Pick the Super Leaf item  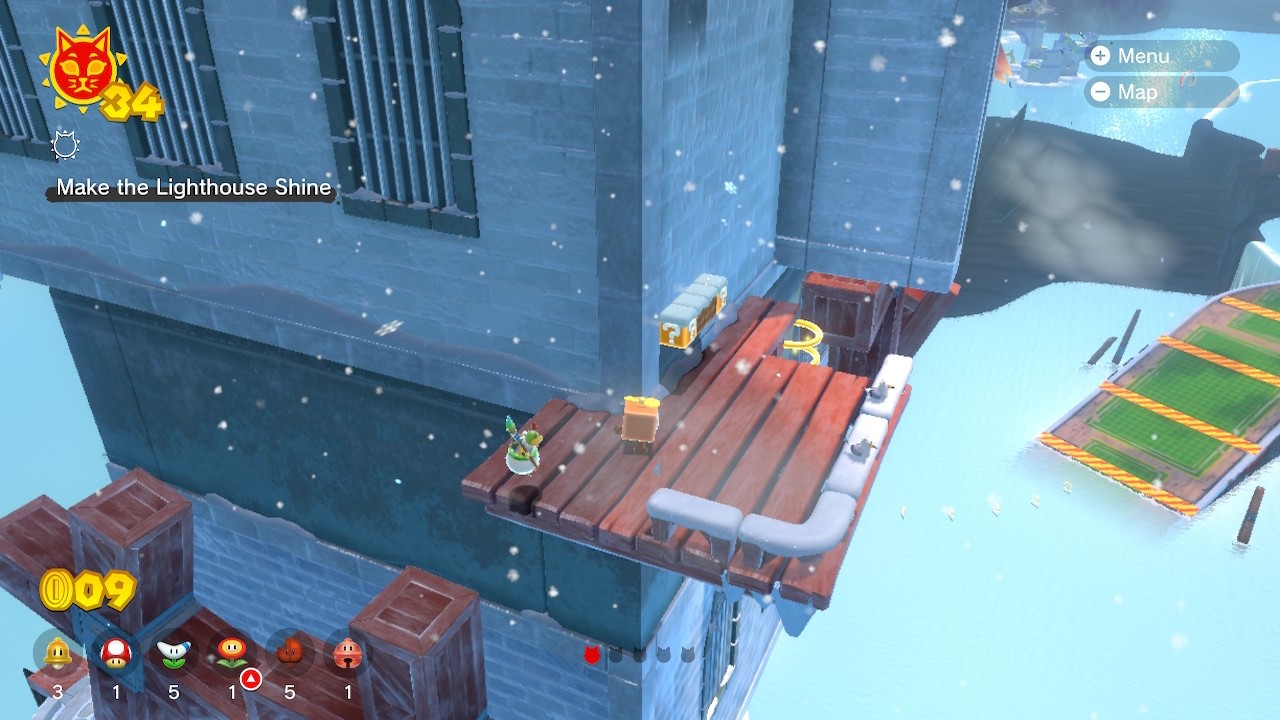290,653
